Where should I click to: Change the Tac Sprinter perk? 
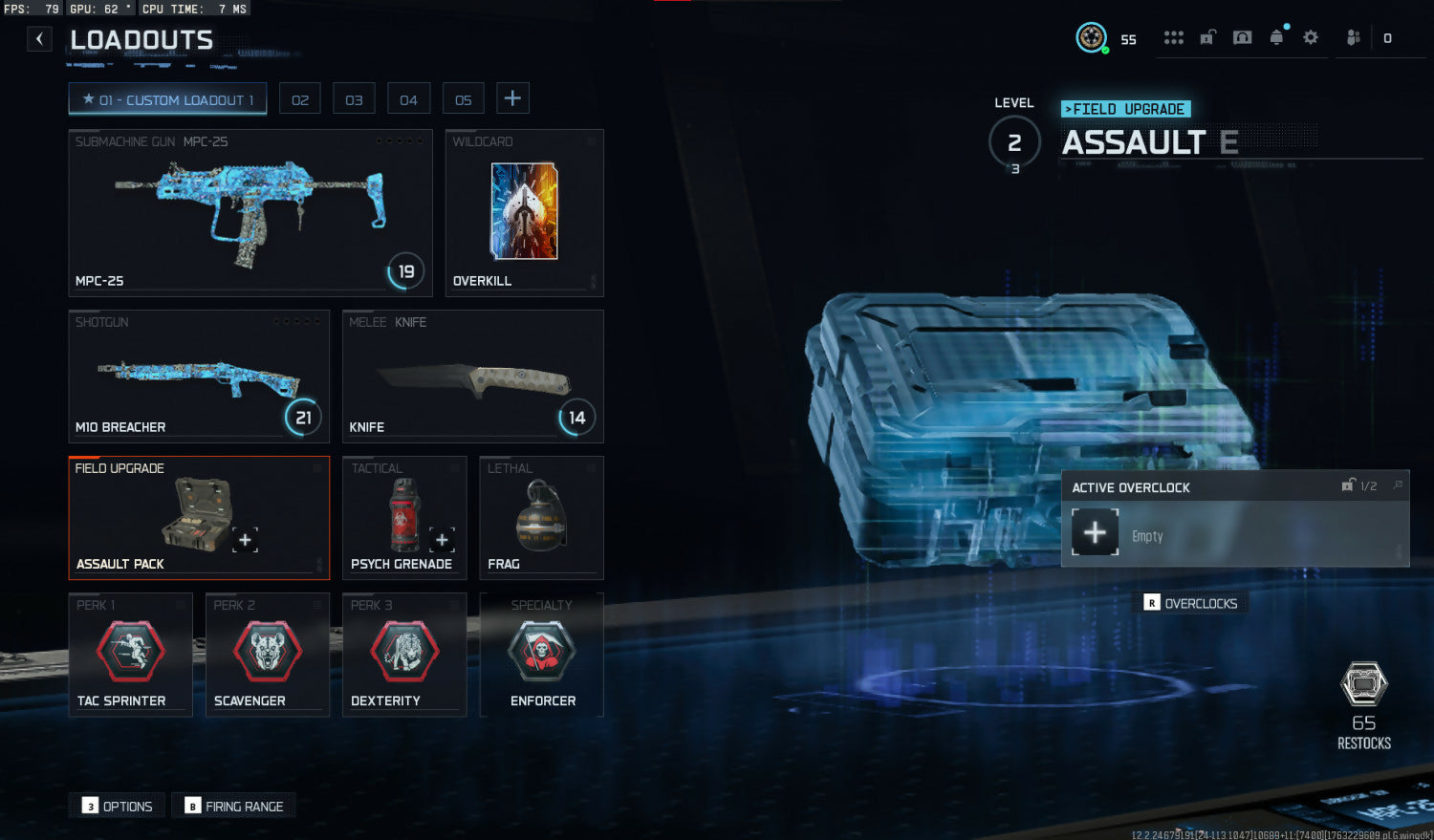tap(131, 655)
